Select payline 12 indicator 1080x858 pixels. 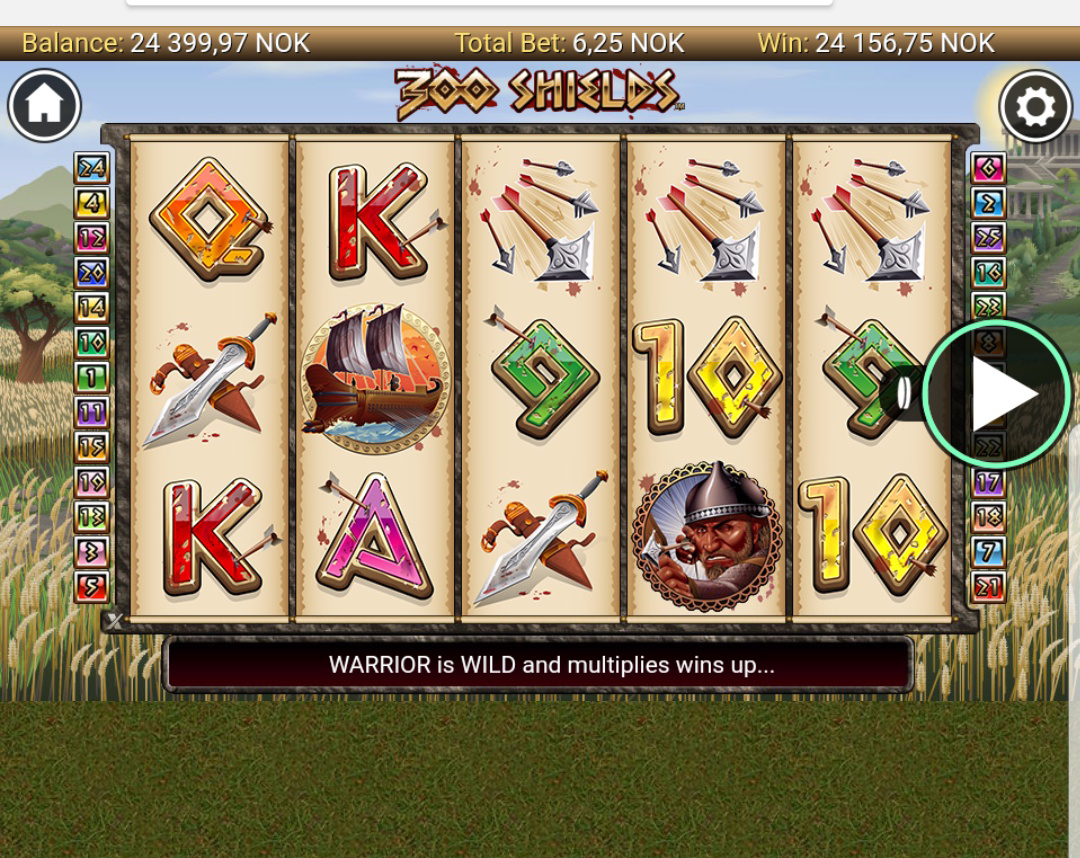tap(92, 238)
